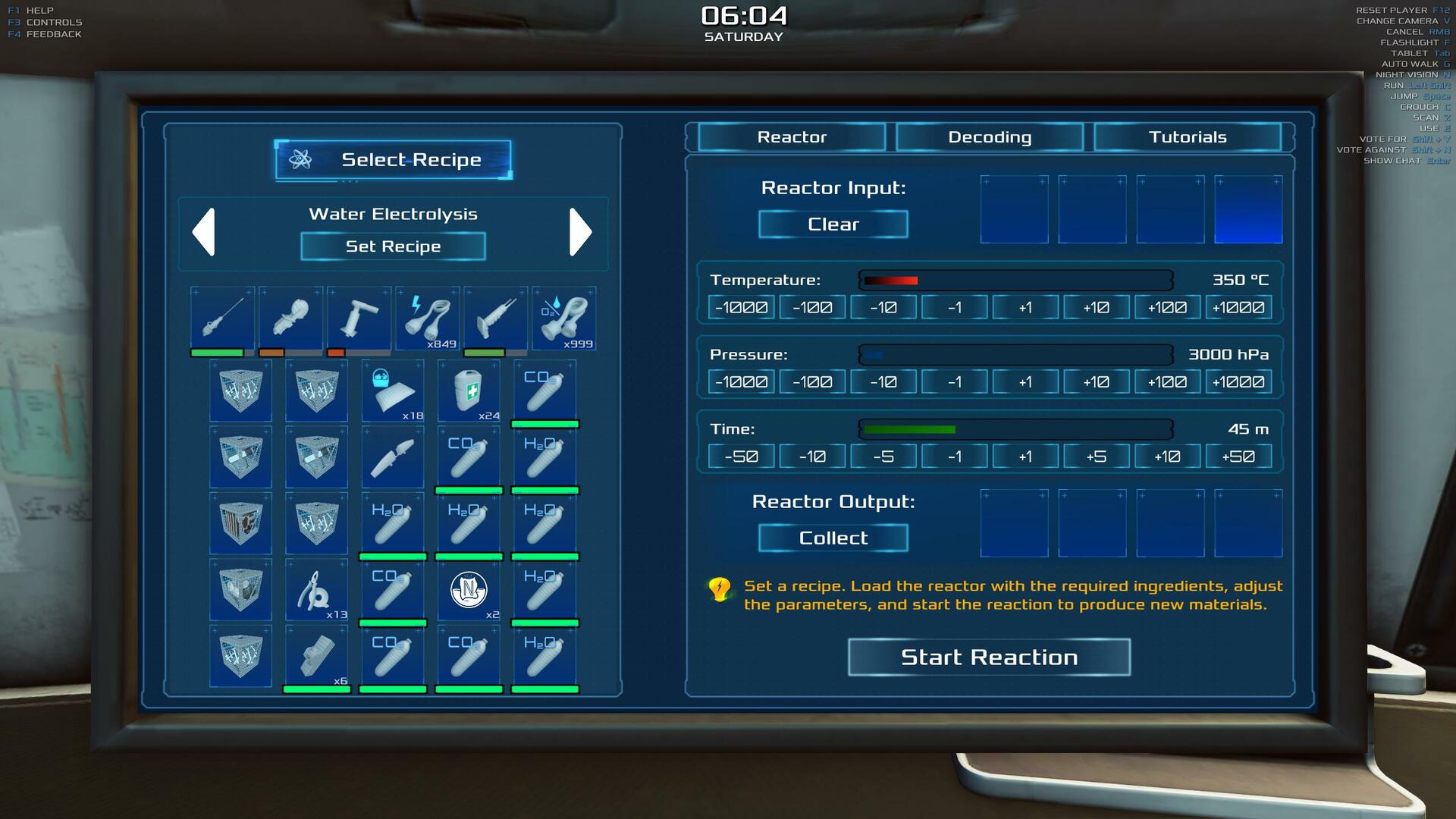This screenshot has width=1456, height=819.
Task: Lower temperature by 100 degrees
Action: coord(812,308)
